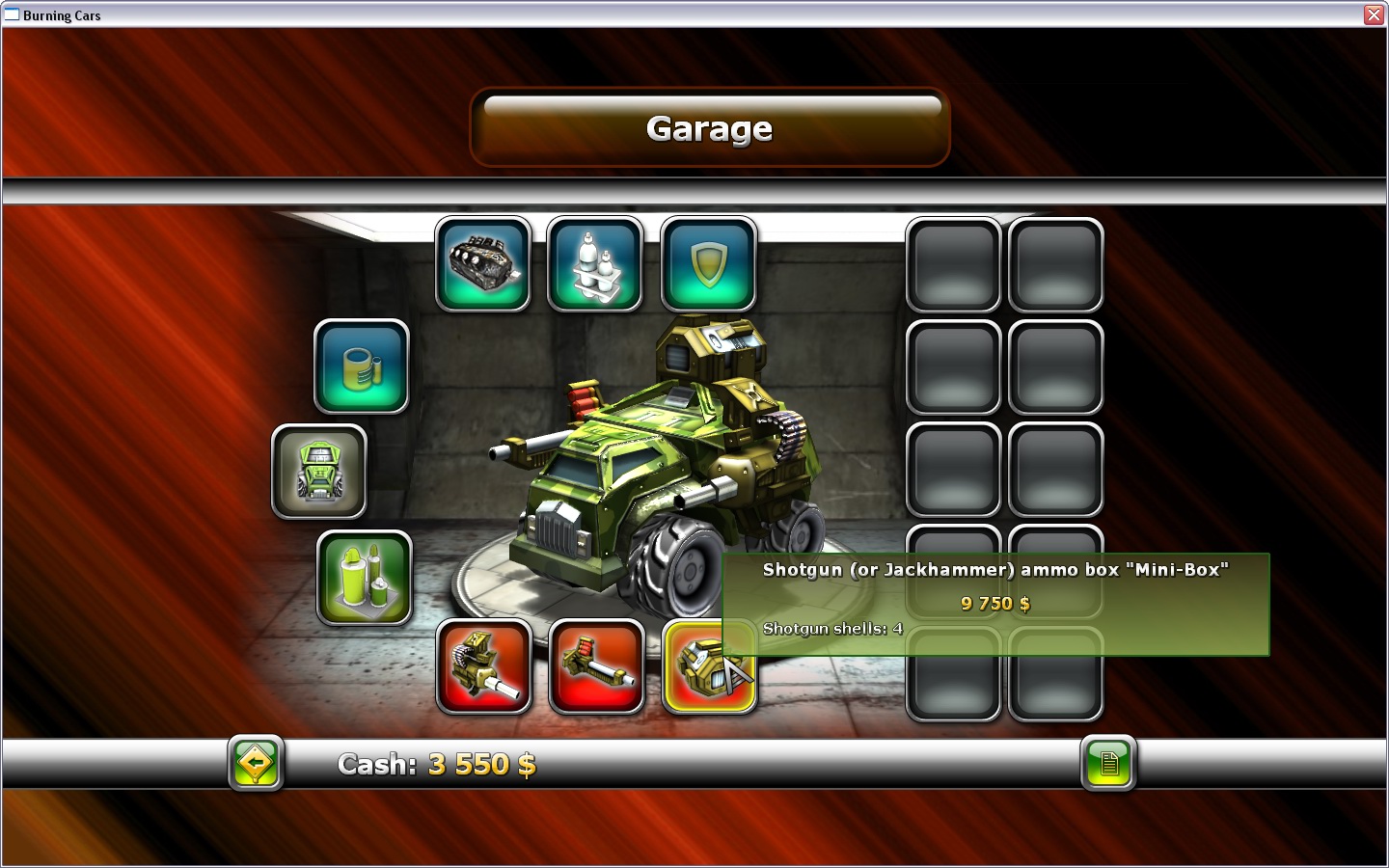Close the Burning Cars window
The image size is (1389, 868).
click(1374, 14)
